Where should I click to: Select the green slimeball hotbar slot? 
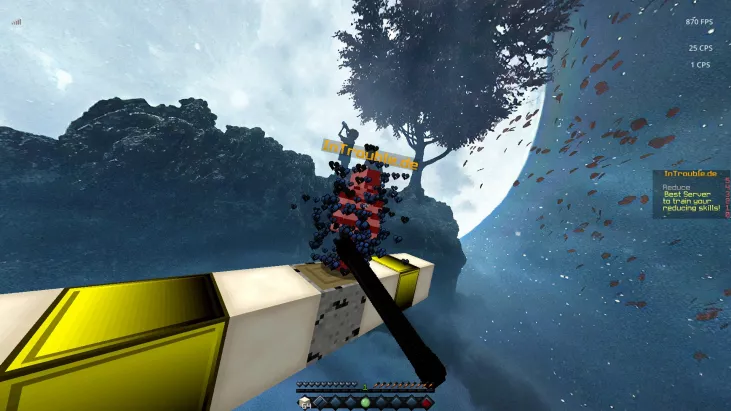(365, 402)
